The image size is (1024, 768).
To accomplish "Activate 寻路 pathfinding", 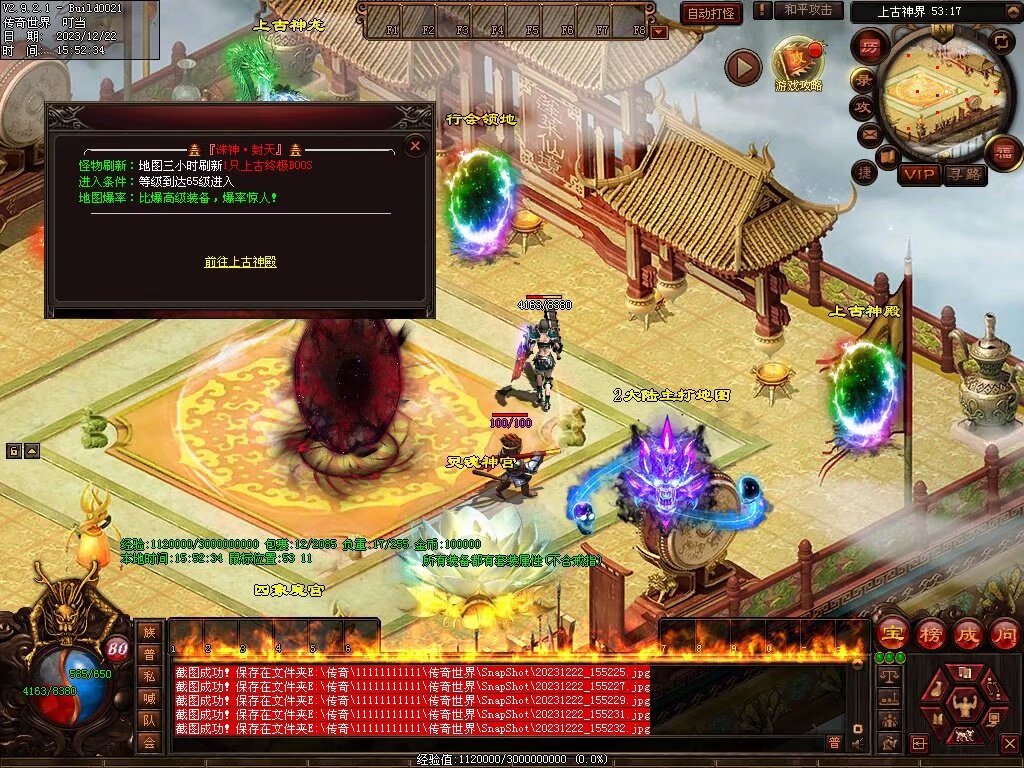I will [x=964, y=174].
